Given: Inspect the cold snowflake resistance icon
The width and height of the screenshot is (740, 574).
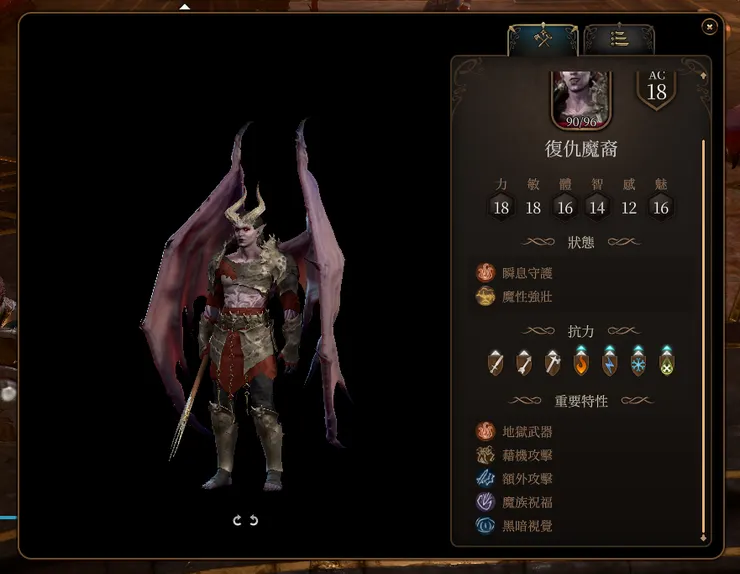Looking at the screenshot, I should [637, 363].
